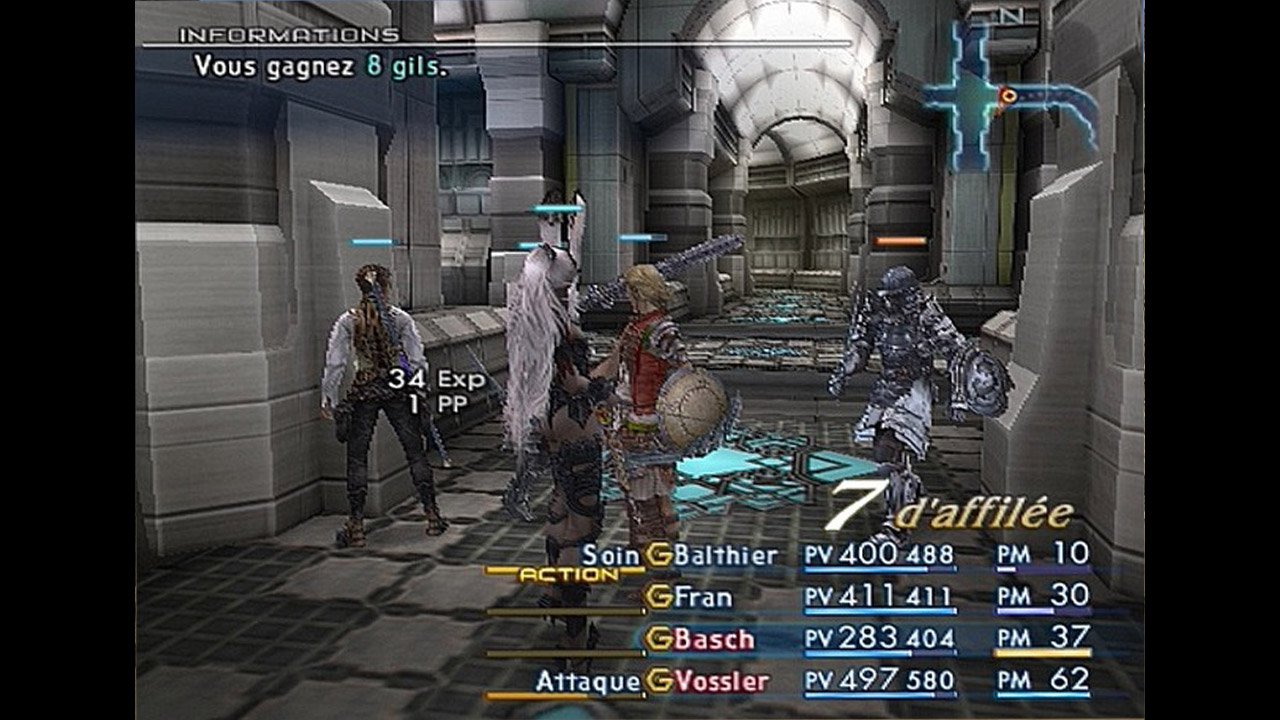The height and width of the screenshot is (720, 1280).
Task: Choose Fran's party row
Action: pyautogui.click(x=703, y=598)
